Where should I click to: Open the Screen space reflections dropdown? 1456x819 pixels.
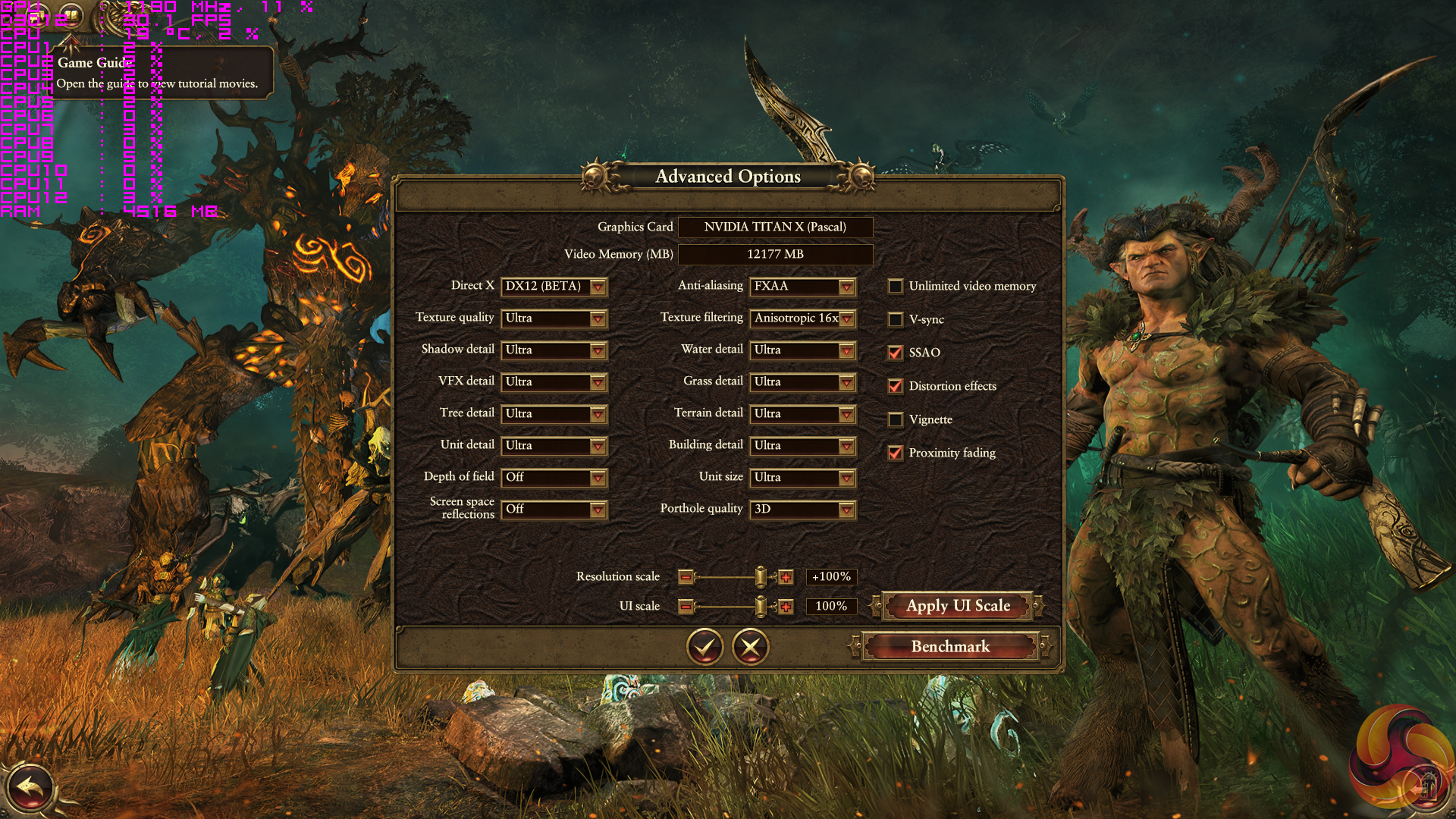click(554, 510)
